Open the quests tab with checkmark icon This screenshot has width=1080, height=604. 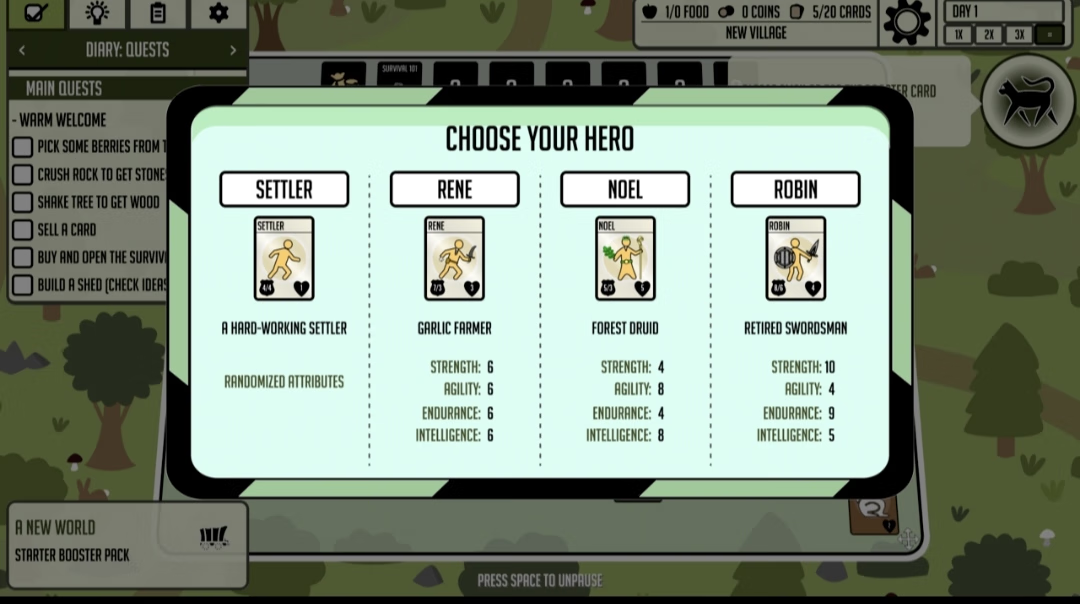click(x=37, y=13)
